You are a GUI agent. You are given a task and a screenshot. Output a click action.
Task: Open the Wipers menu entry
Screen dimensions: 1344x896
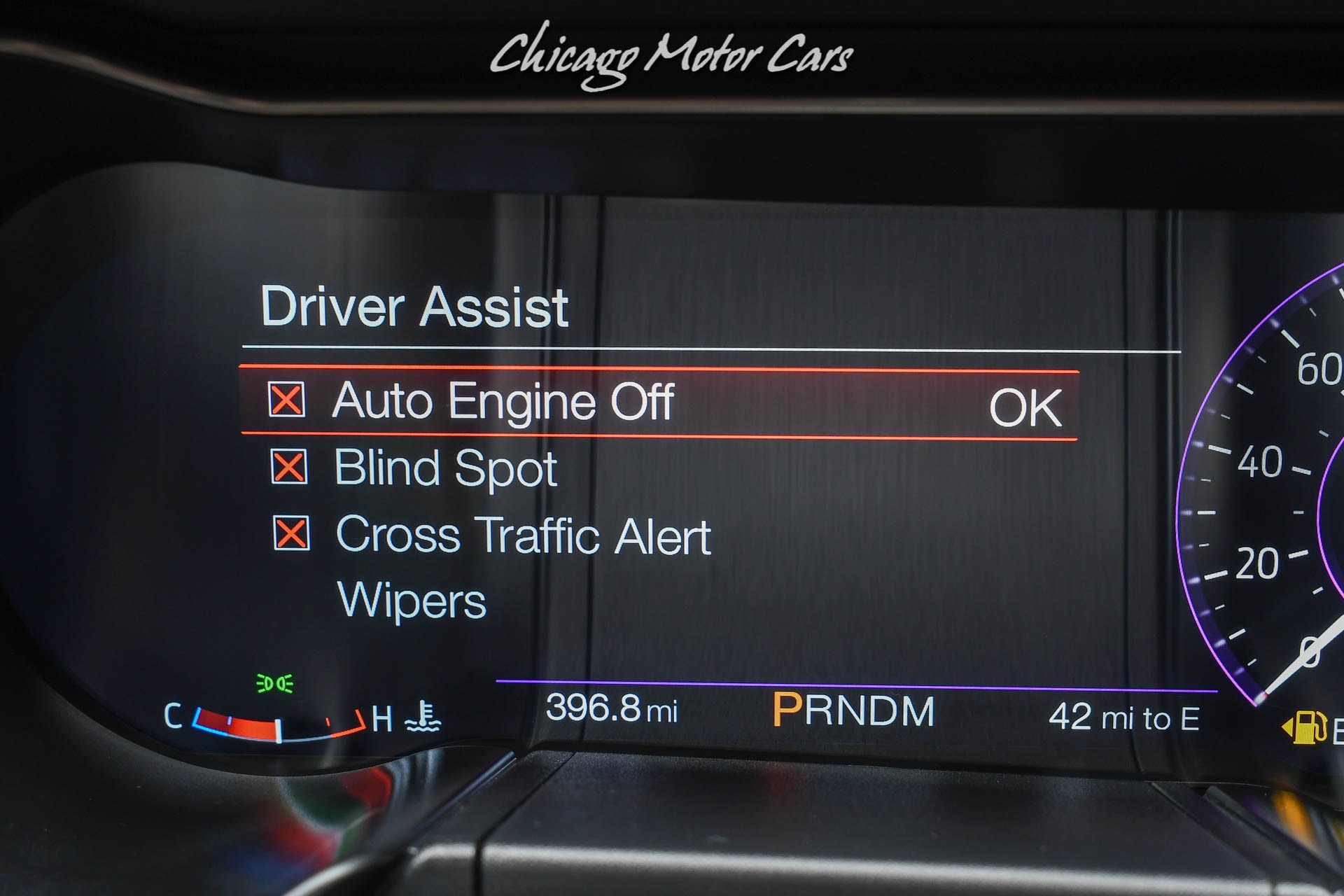click(412, 601)
